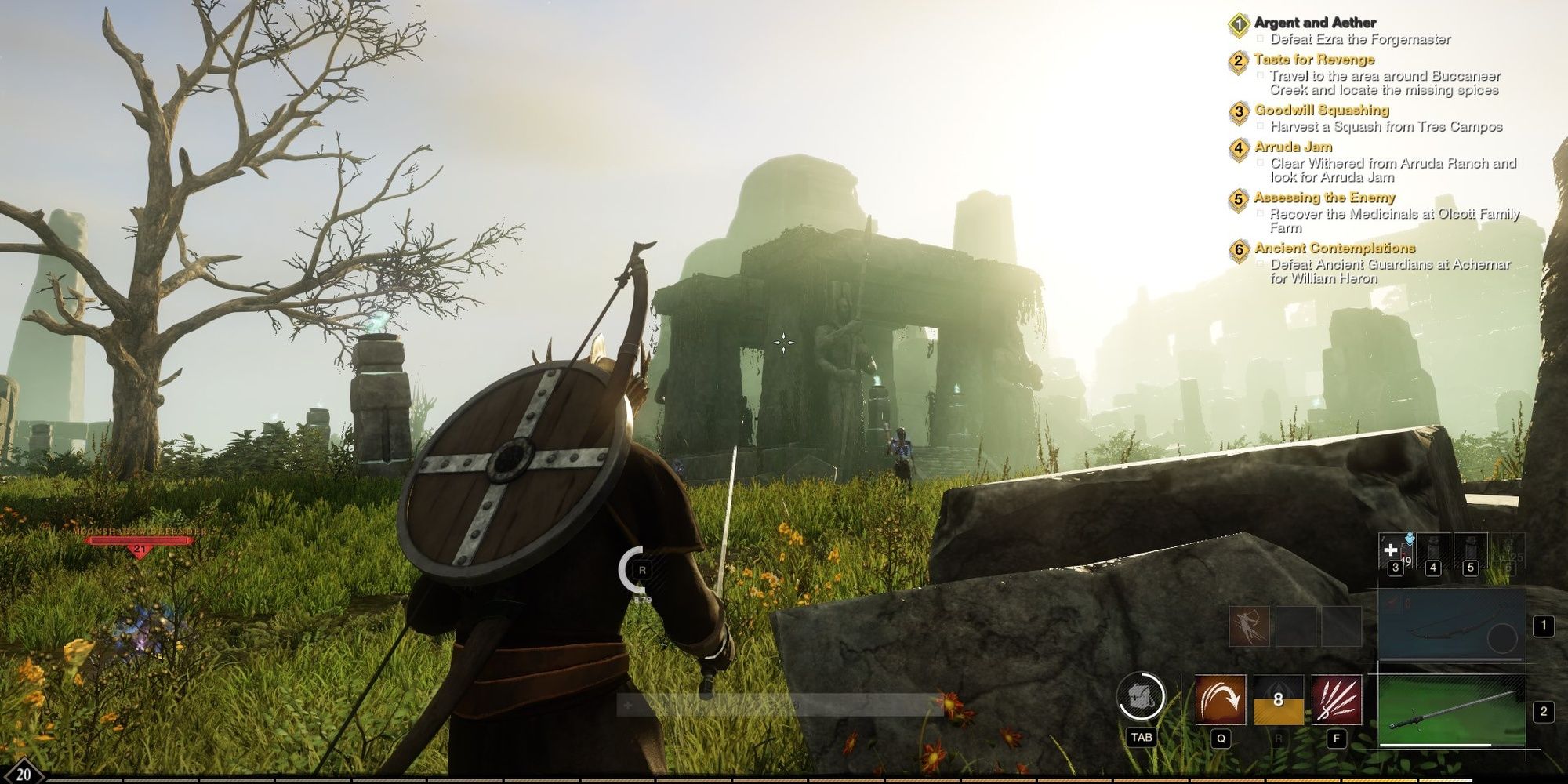Click the Taste for Revenge quest title

[1315, 60]
